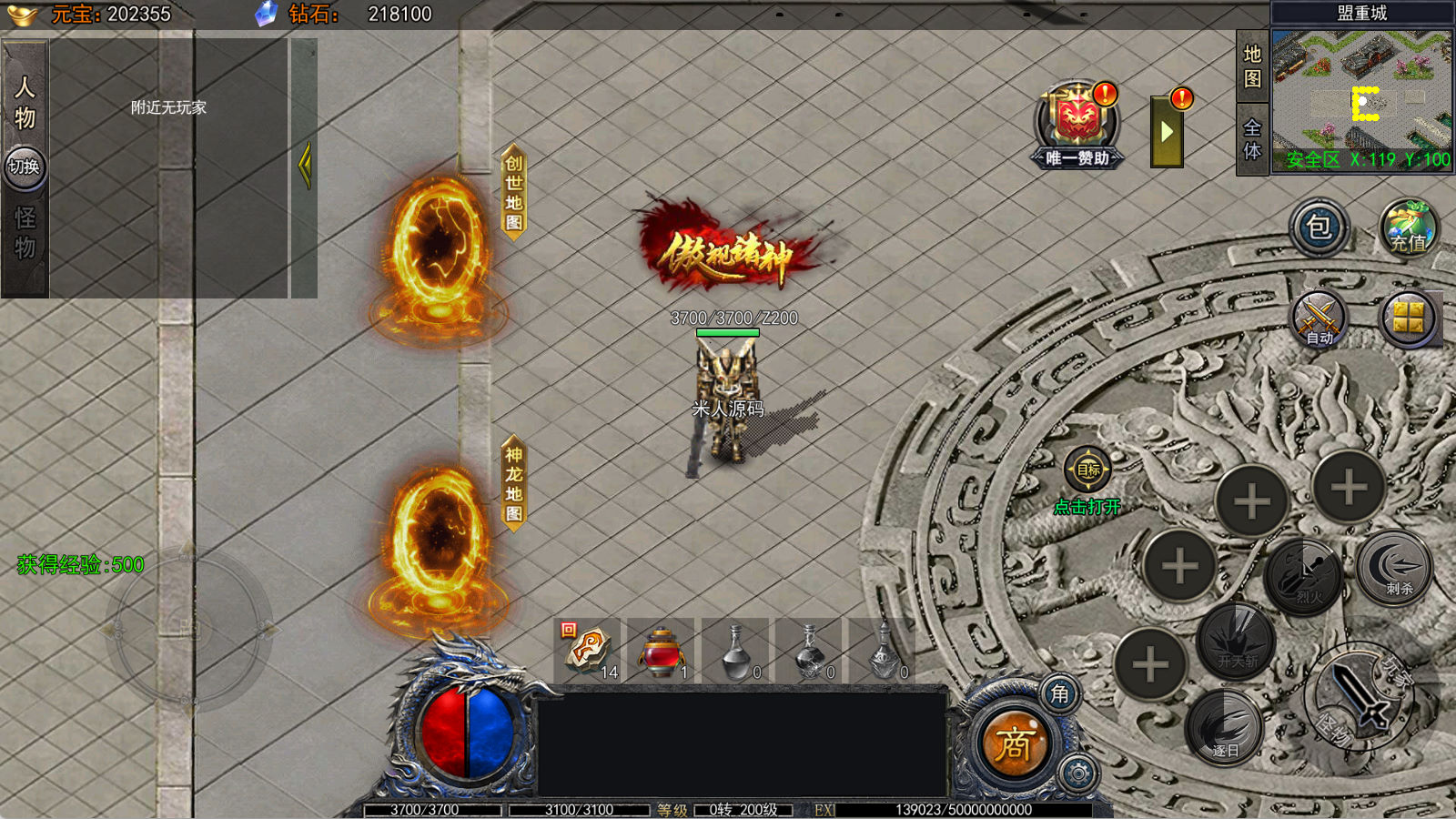Viewport: 1456px width, 819px height.
Task: Use the red potion hotbar slot
Action: tap(661, 650)
